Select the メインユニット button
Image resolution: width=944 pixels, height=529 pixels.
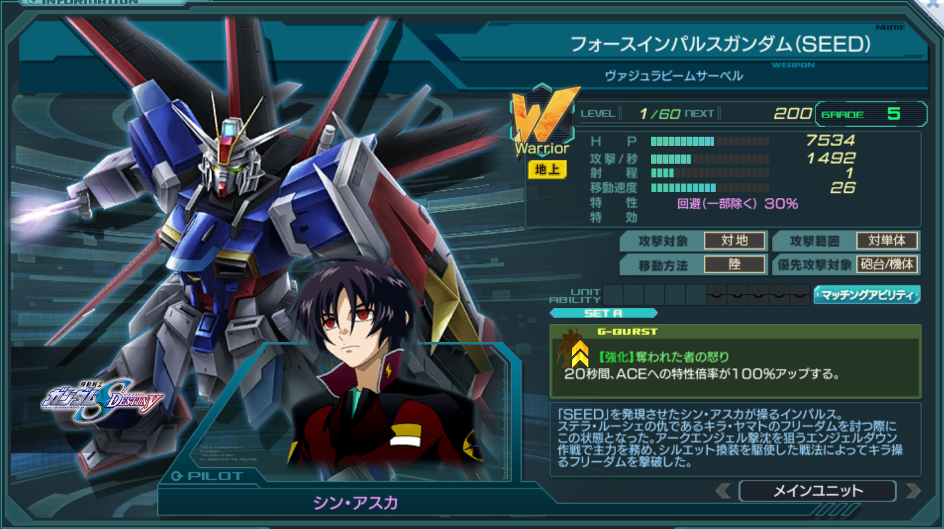[x=817, y=491]
